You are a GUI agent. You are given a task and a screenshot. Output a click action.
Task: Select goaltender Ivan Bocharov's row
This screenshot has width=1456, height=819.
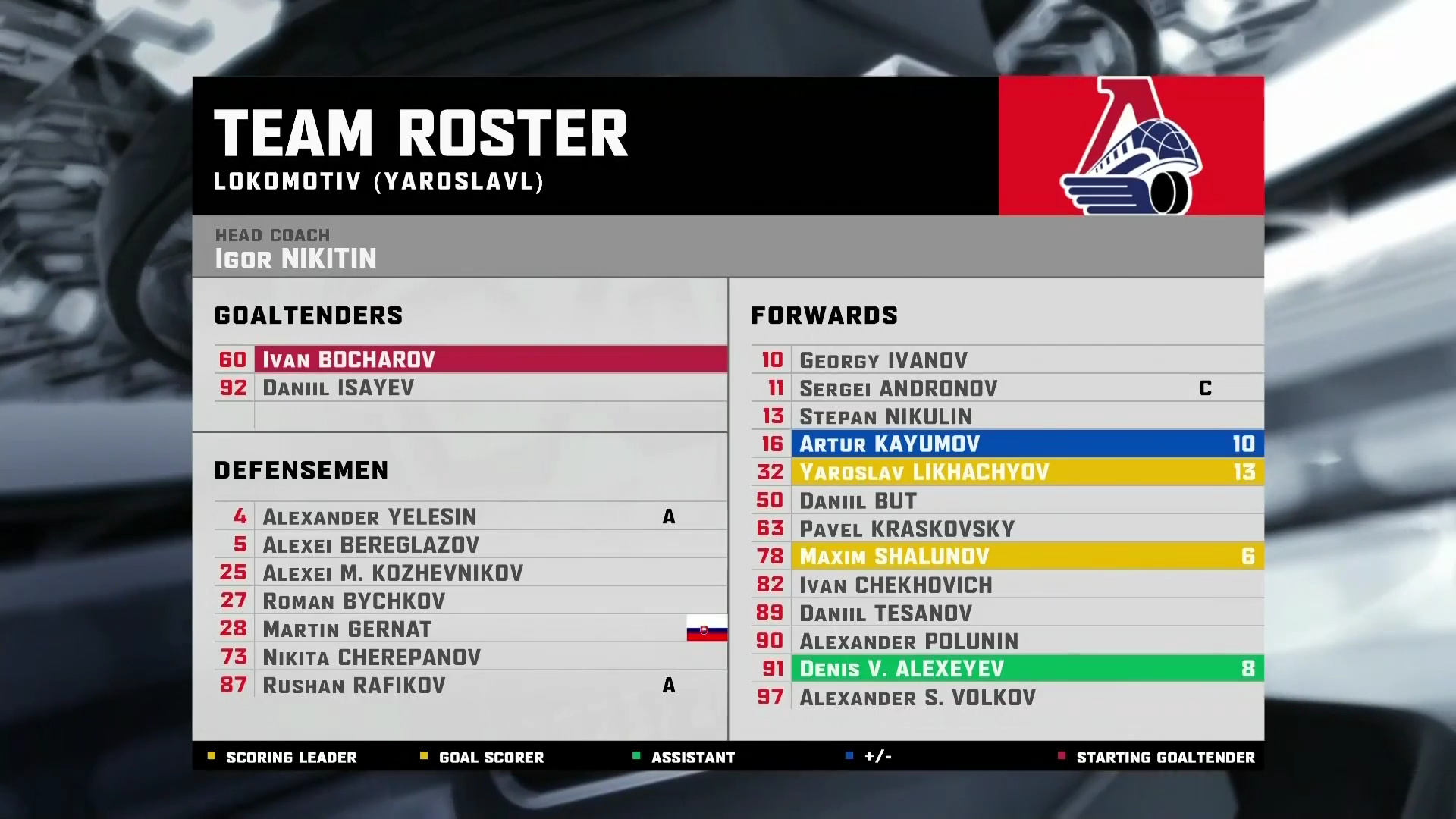349,359
